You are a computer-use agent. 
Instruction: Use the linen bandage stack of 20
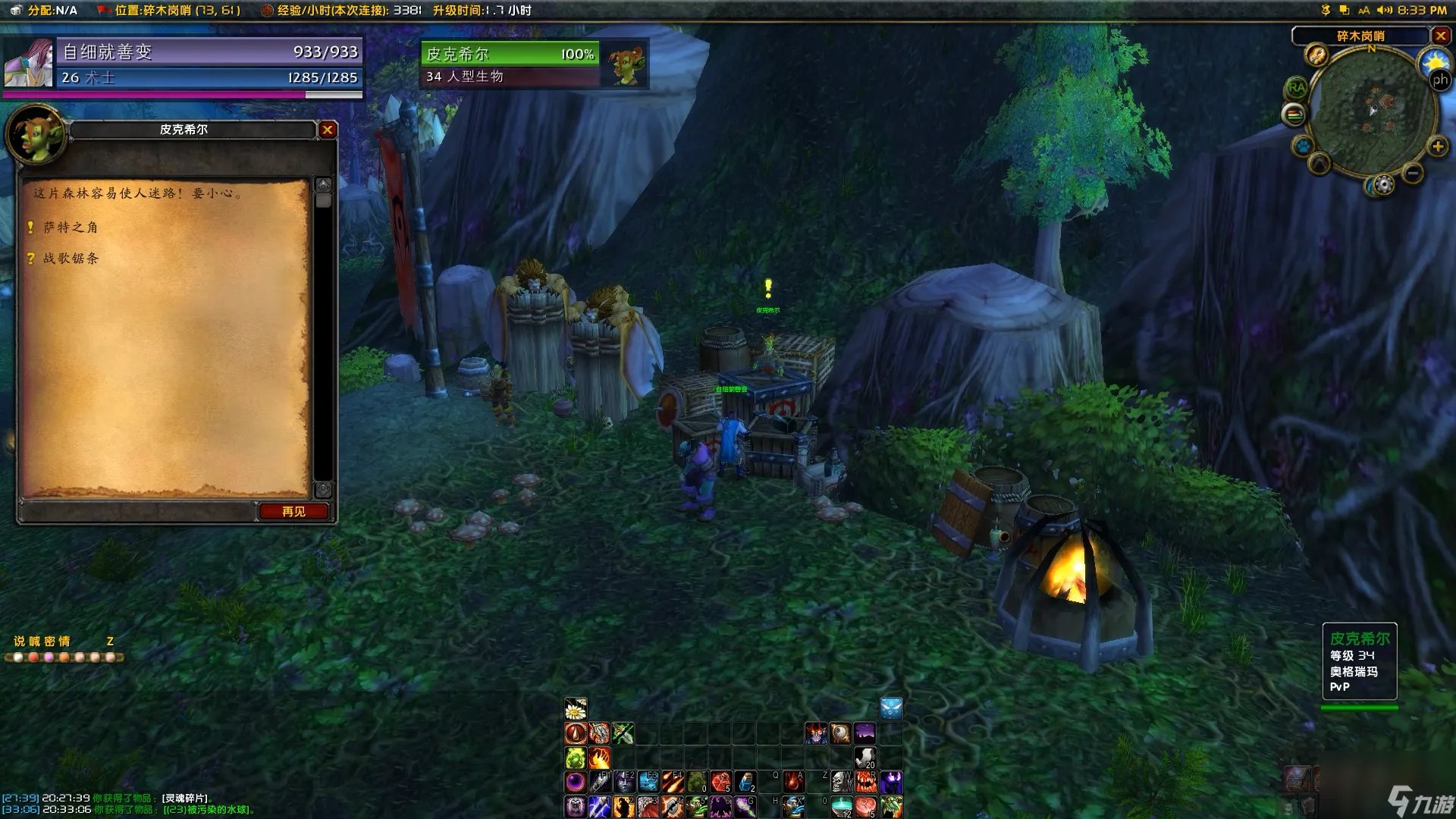(865, 758)
